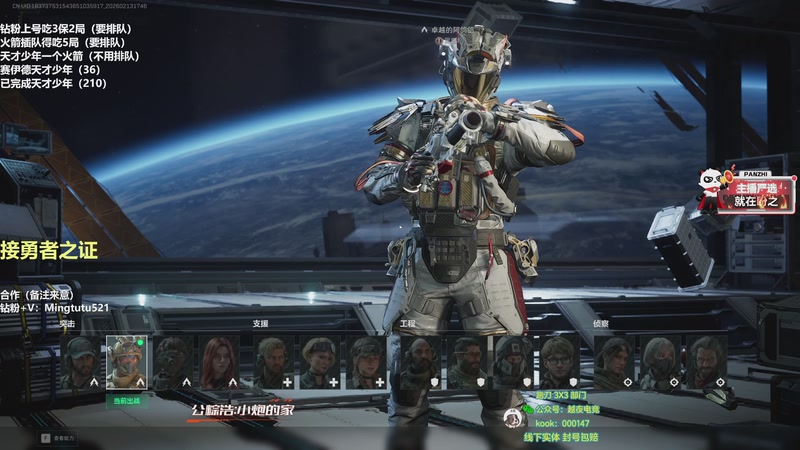Select the bald bearded engineer operator
The height and width of the screenshot is (450, 800).
point(420,361)
